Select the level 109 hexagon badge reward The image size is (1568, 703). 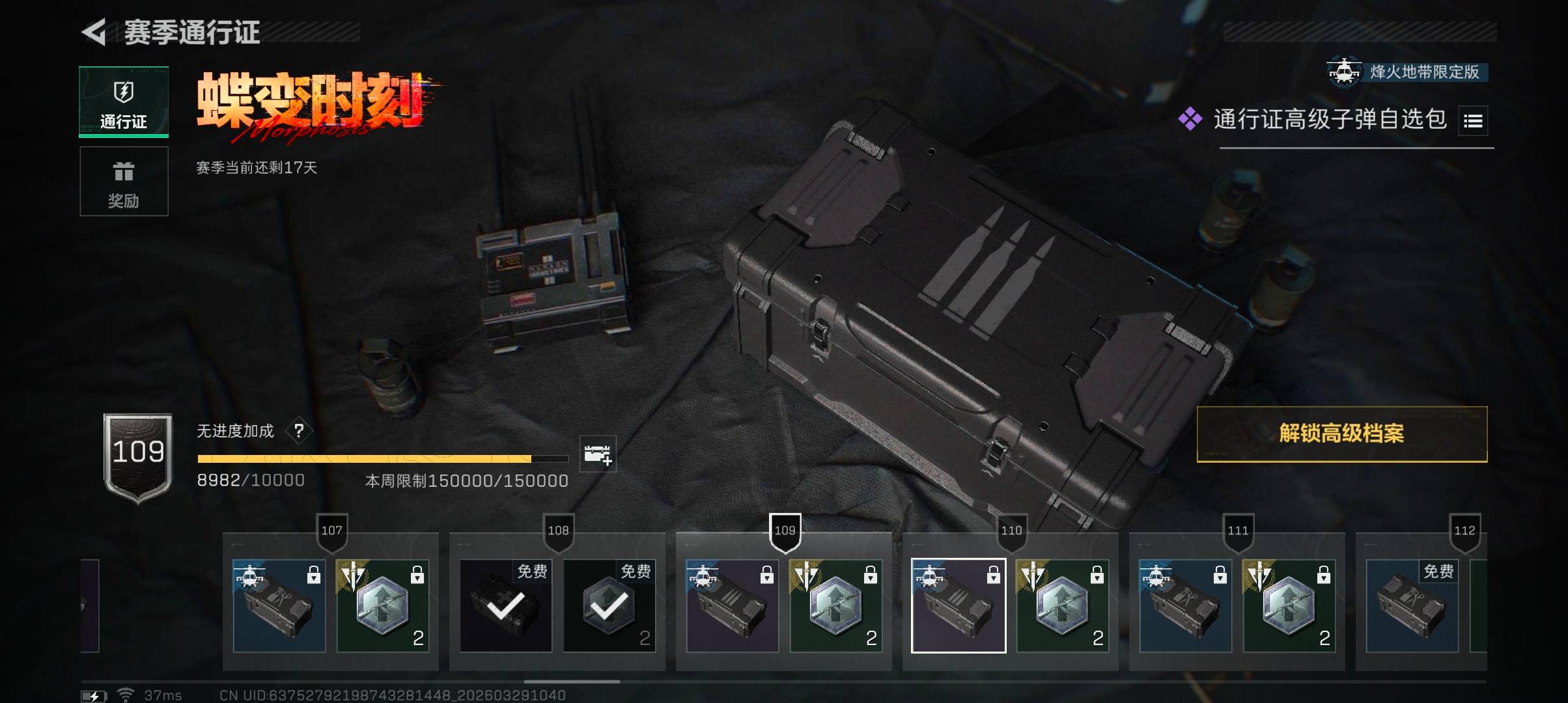pyautogui.click(x=836, y=606)
